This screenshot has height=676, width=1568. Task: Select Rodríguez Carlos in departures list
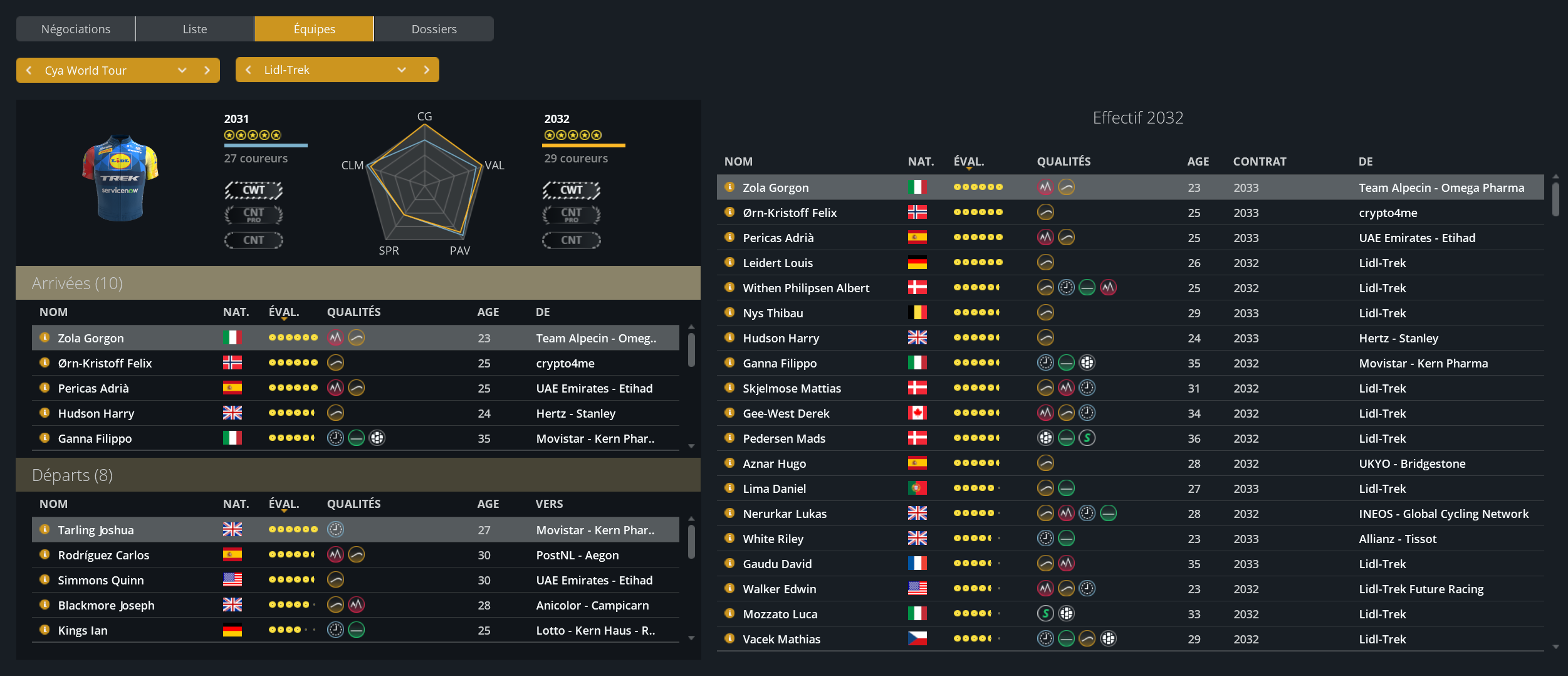(x=103, y=555)
